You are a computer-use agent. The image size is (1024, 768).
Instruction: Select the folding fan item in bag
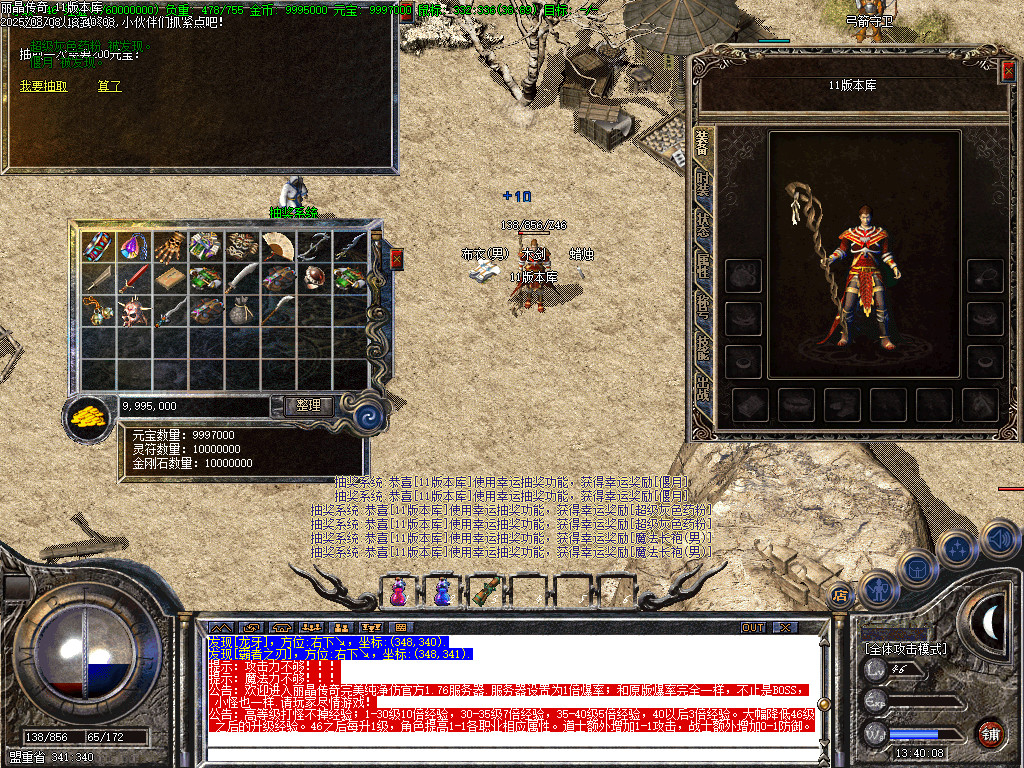pyautogui.click(x=278, y=245)
